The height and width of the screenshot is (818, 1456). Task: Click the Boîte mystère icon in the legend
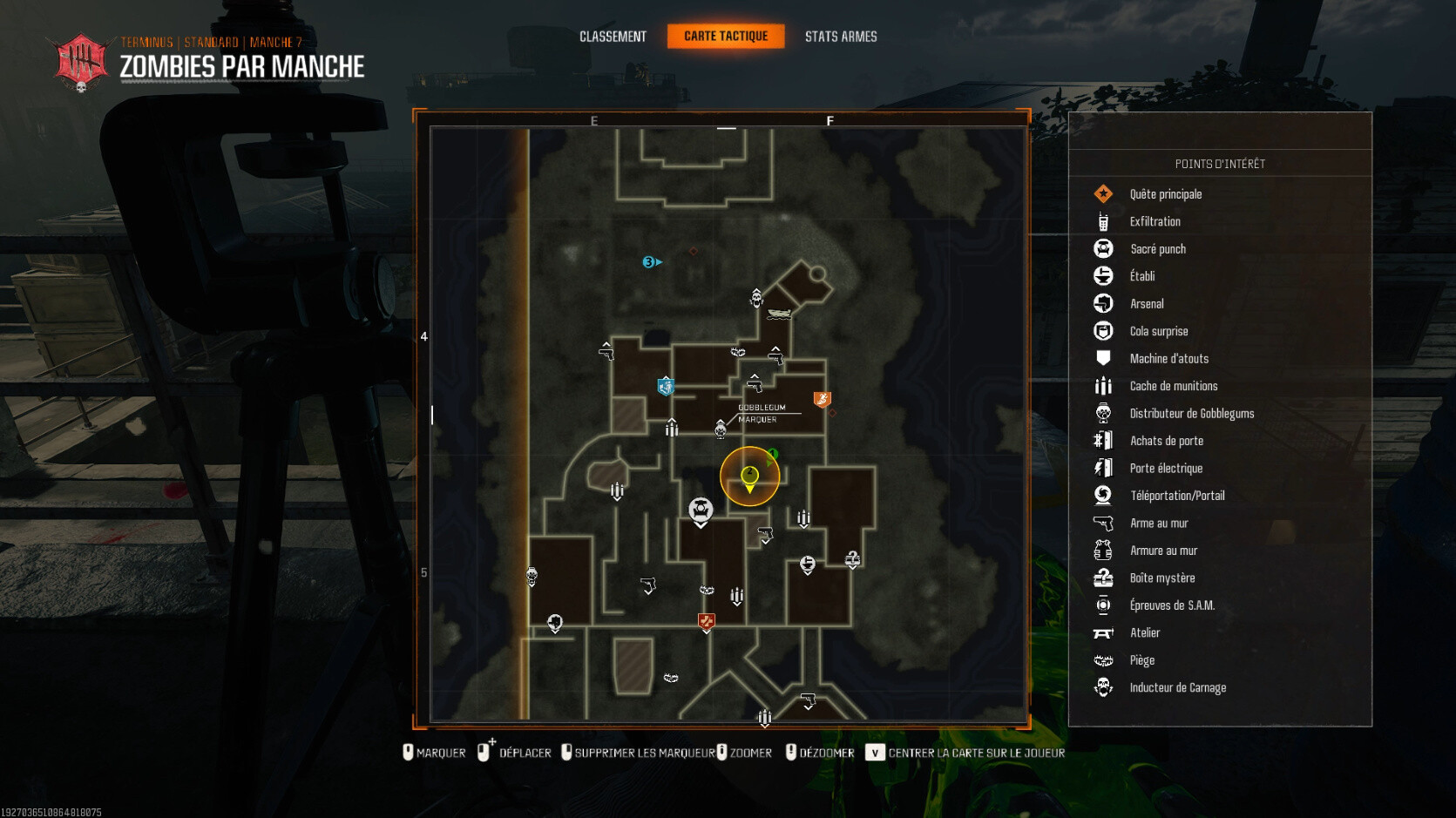pyautogui.click(x=1104, y=578)
